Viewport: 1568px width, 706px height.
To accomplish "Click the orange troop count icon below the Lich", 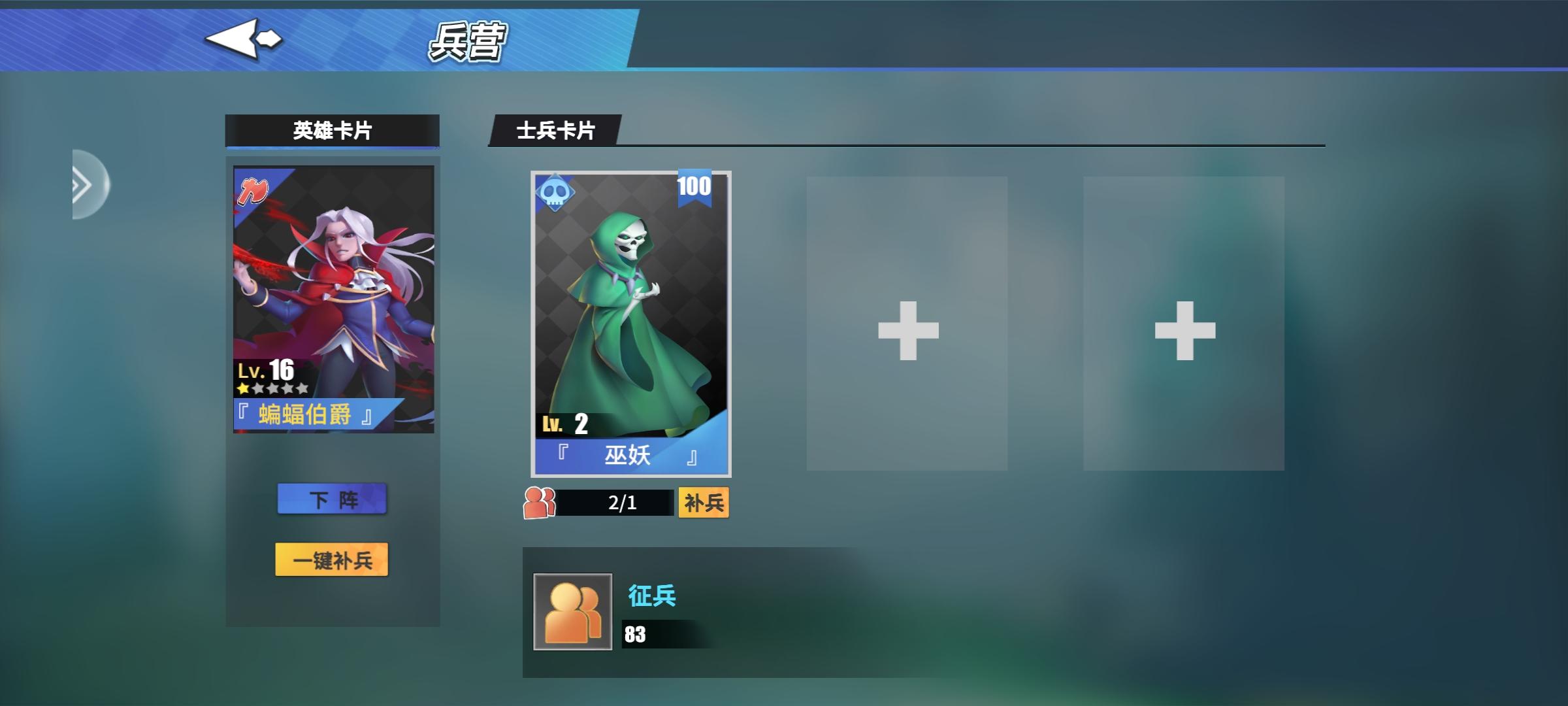I will [538, 502].
